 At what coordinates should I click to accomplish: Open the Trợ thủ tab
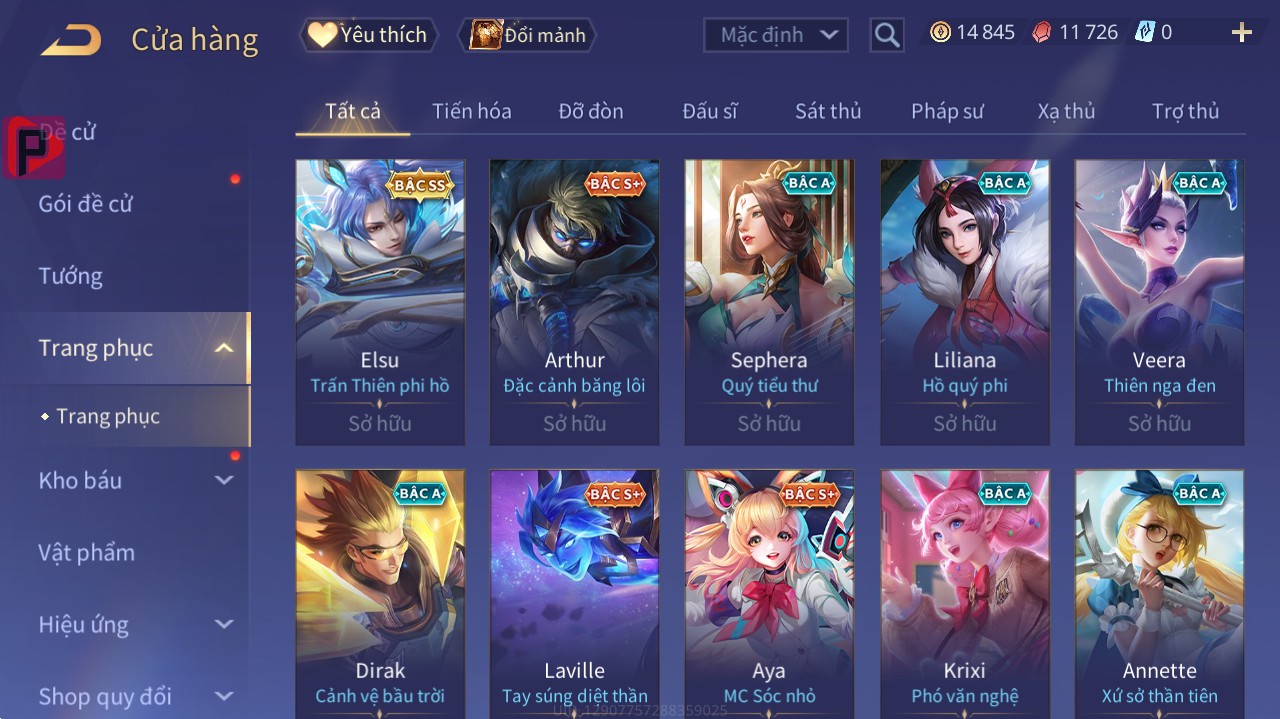click(x=1185, y=111)
